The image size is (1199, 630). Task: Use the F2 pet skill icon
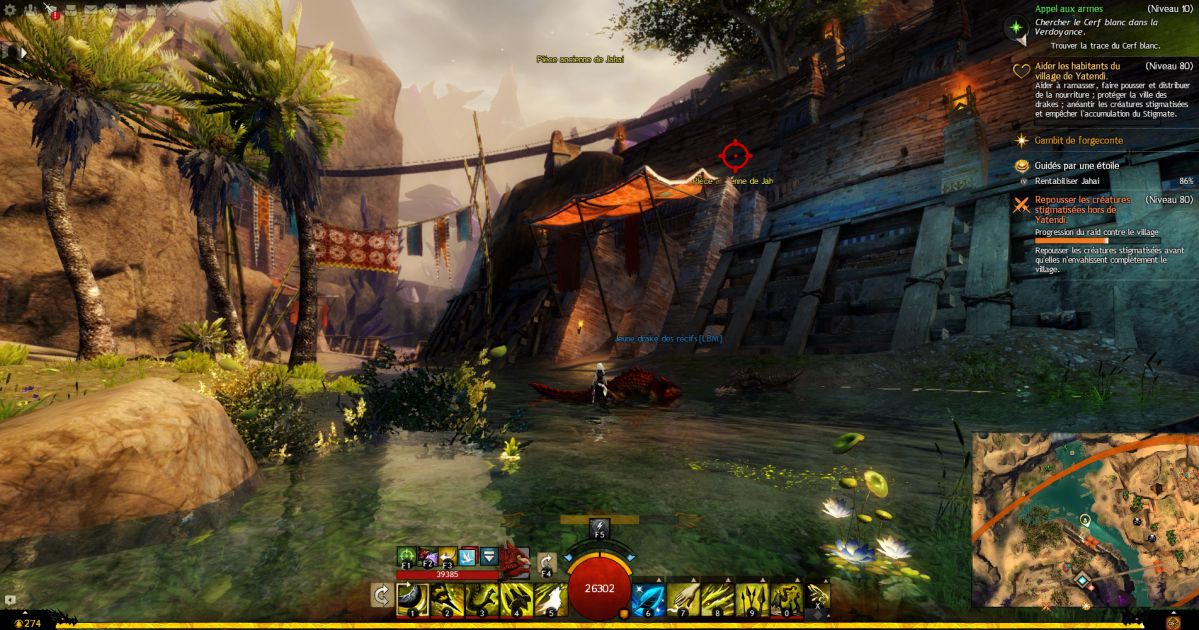(x=427, y=557)
